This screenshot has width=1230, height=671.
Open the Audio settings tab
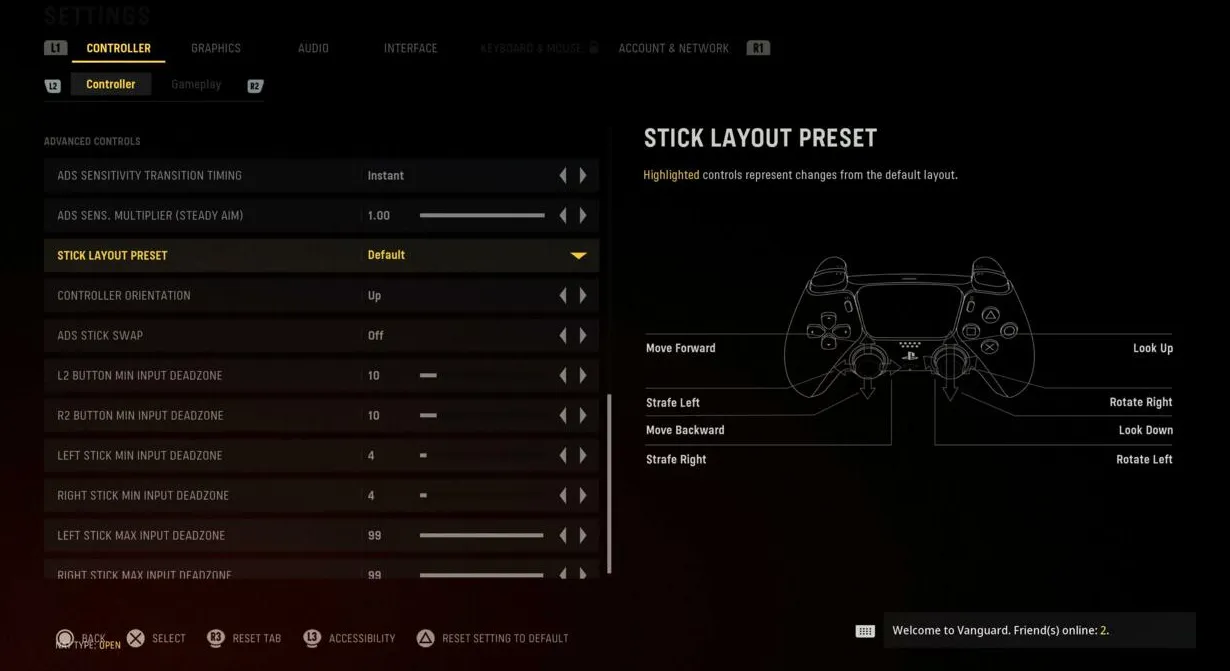click(313, 48)
